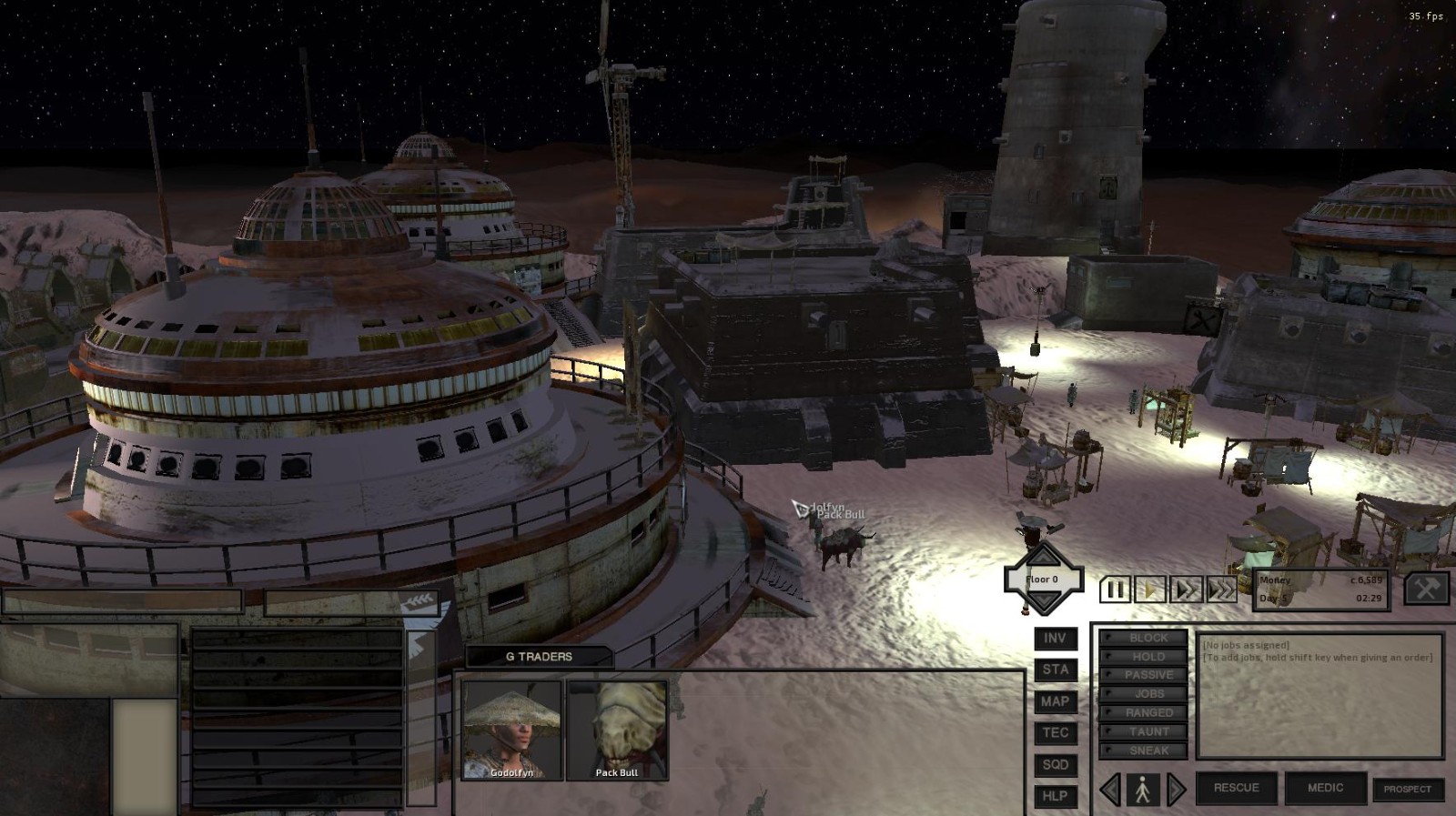Select the Pack Bull portrait

[x=617, y=730]
